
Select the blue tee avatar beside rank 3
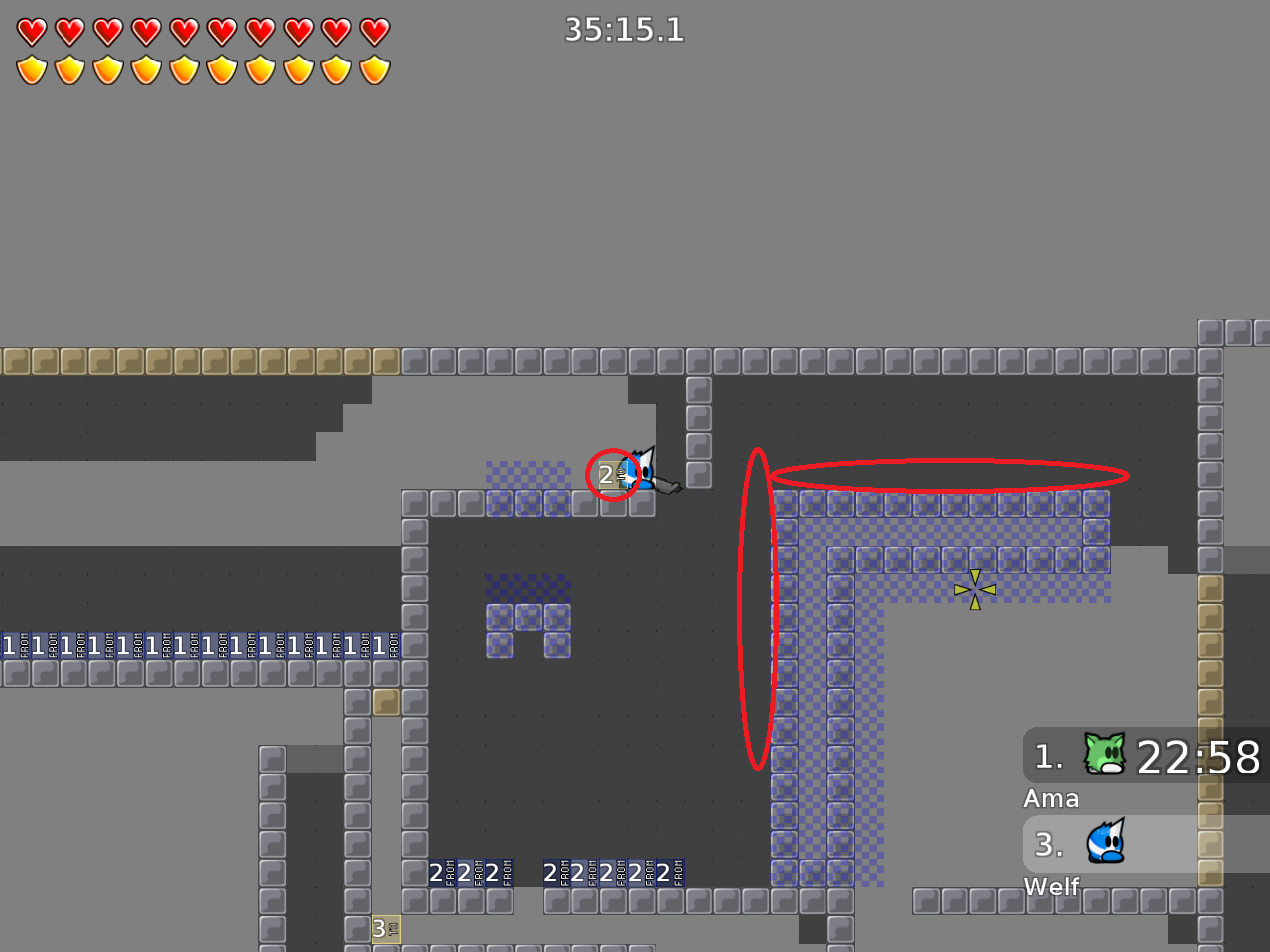pyautogui.click(x=1104, y=843)
